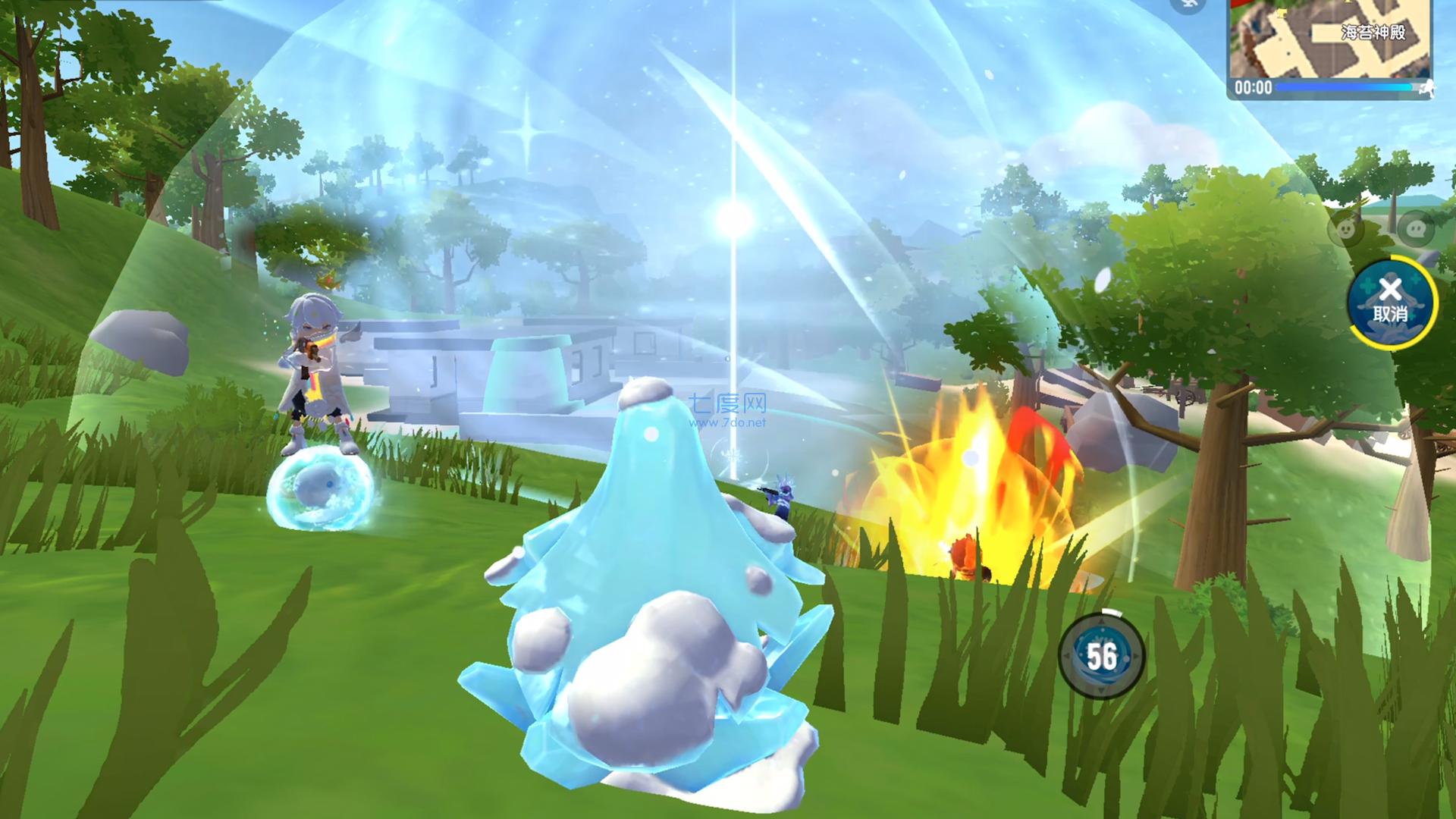The width and height of the screenshot is (1456, 819).
Task: Tap the up arrow on the skill wheel
Action: click(1101, 621)
